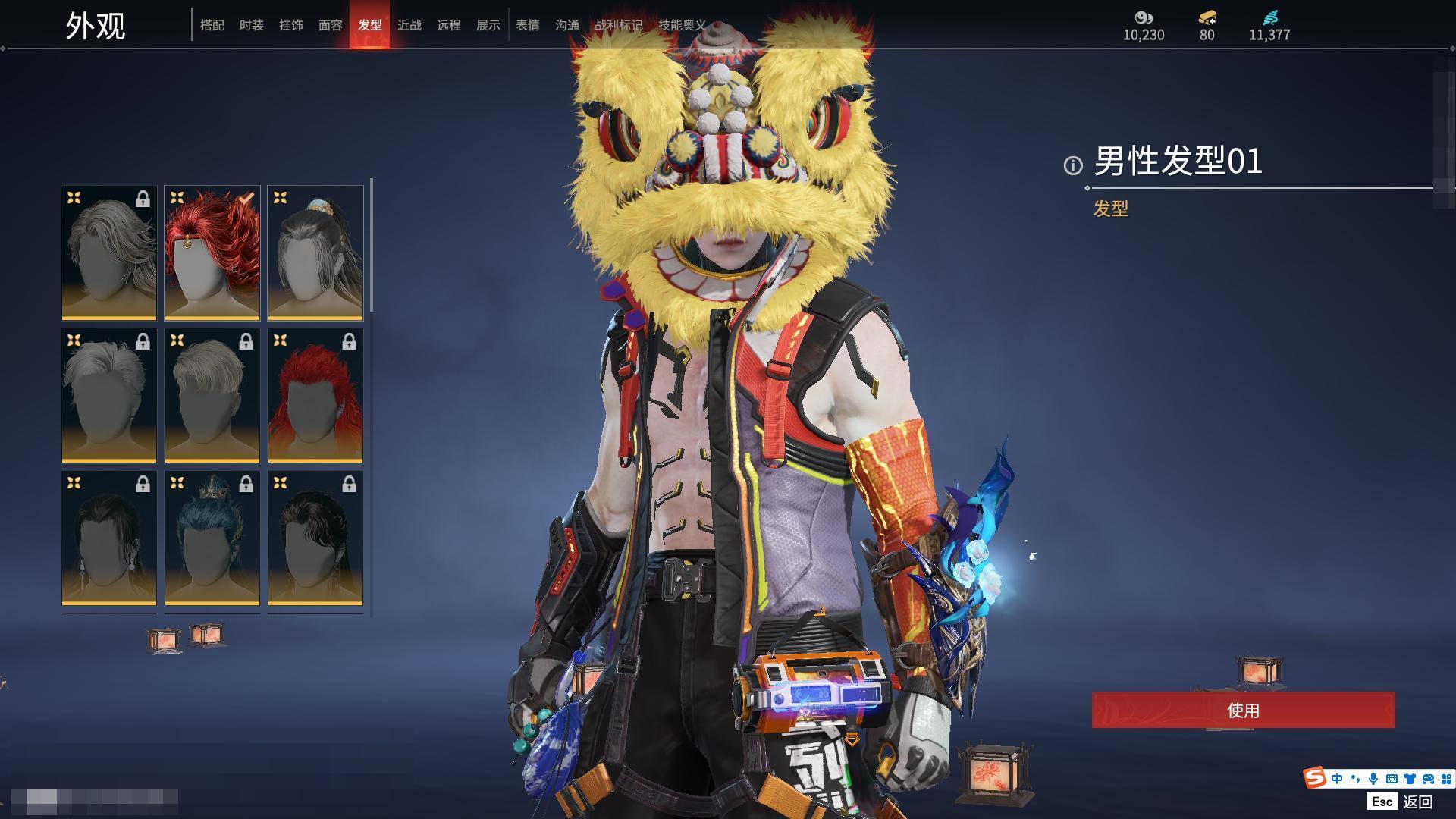This screenshot has width=1456, height=819.
Task: Click the 返回 button
Action: 1417,802
